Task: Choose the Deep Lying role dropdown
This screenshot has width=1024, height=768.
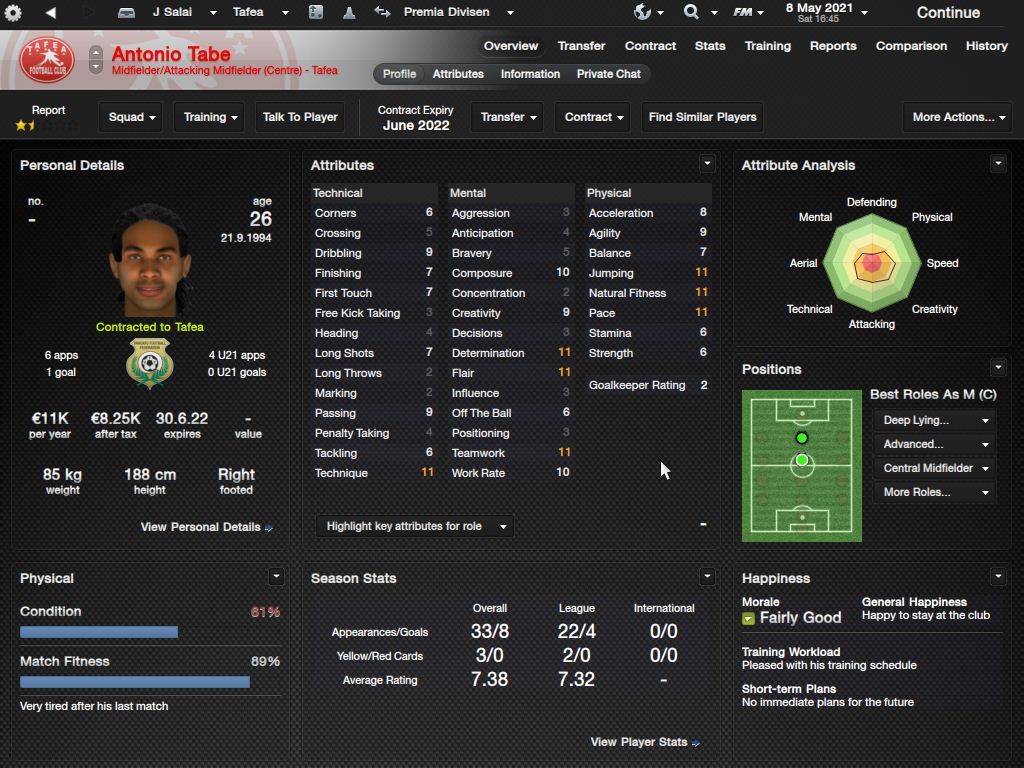Action: pyautogui.click(x=936, y=420)
